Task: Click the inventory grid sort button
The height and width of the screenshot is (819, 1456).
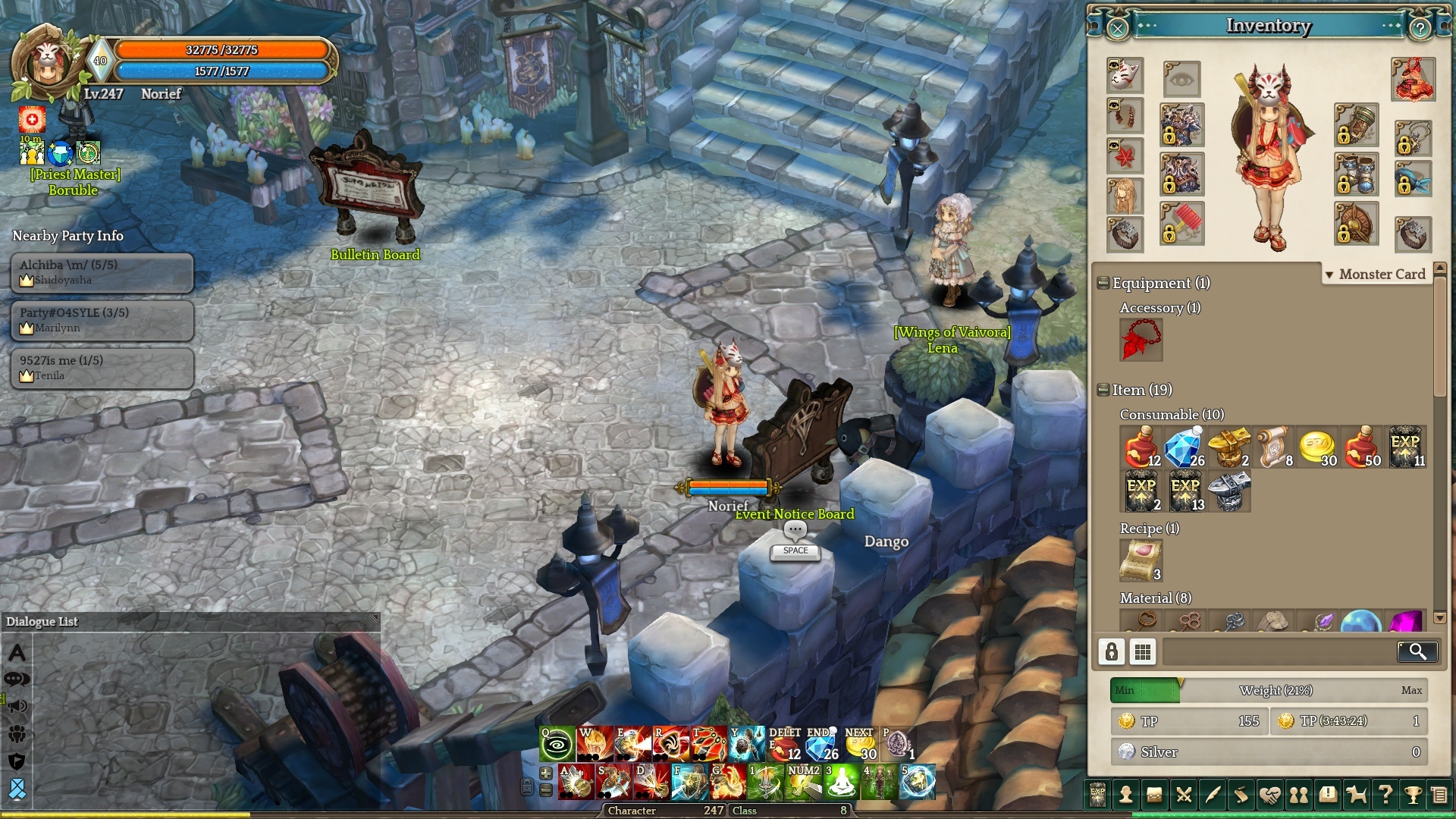Action: click(x=1143, y=651)
